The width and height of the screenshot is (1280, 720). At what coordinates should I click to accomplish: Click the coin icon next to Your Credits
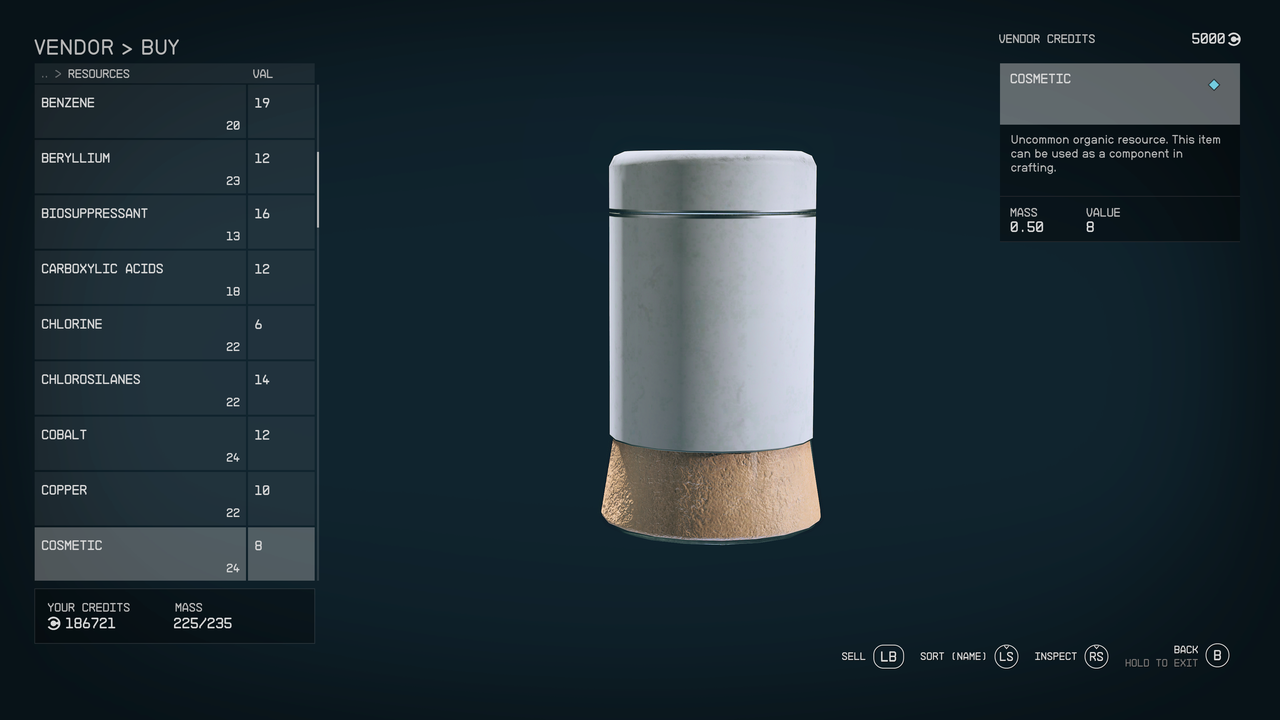coord(53,623)
